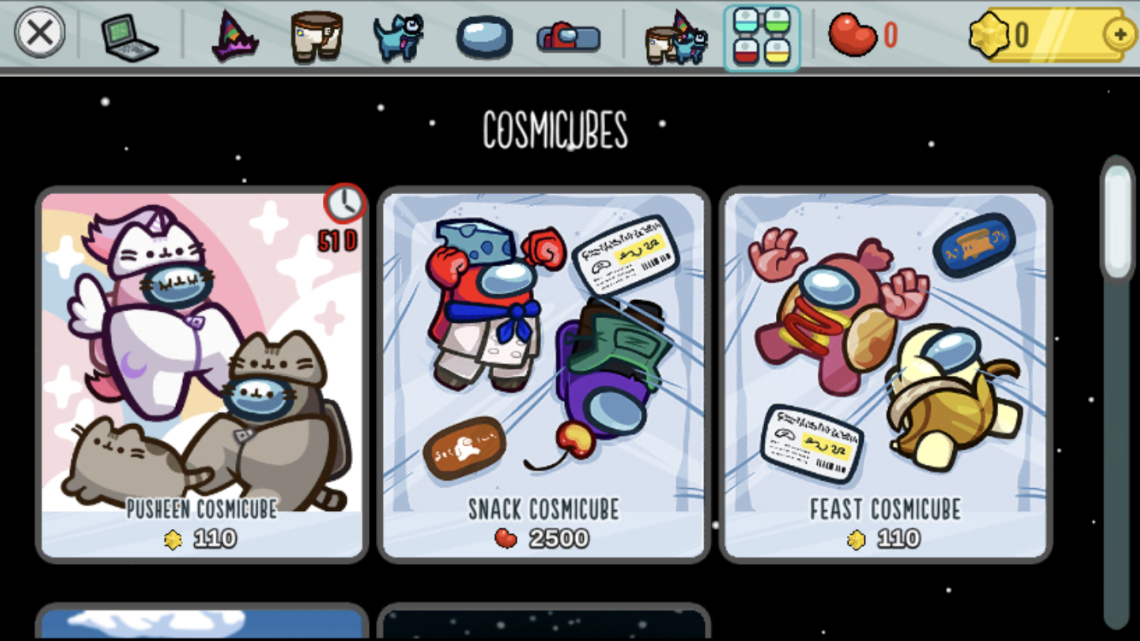Open the outfits (pants) category
The image size is (1140, 641).
click(316, 37)
